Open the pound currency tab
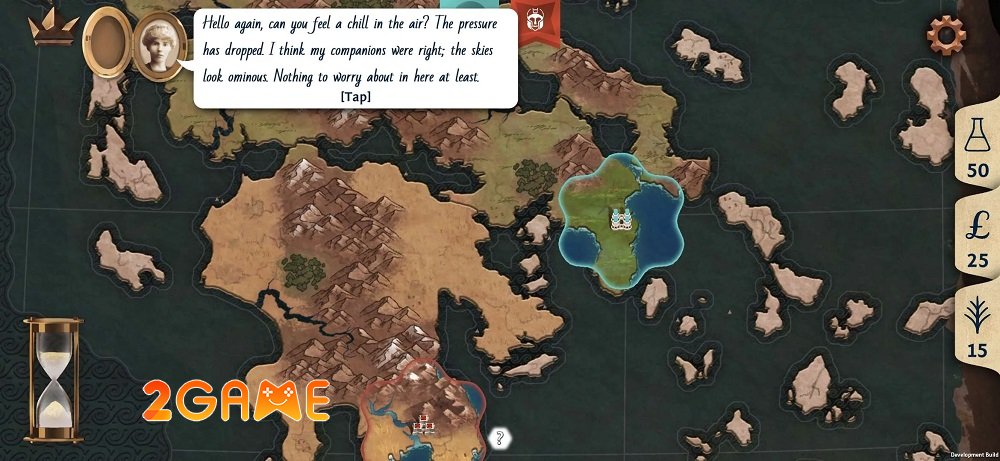This screenshot has width=1000, height=461. coord(976,238)
